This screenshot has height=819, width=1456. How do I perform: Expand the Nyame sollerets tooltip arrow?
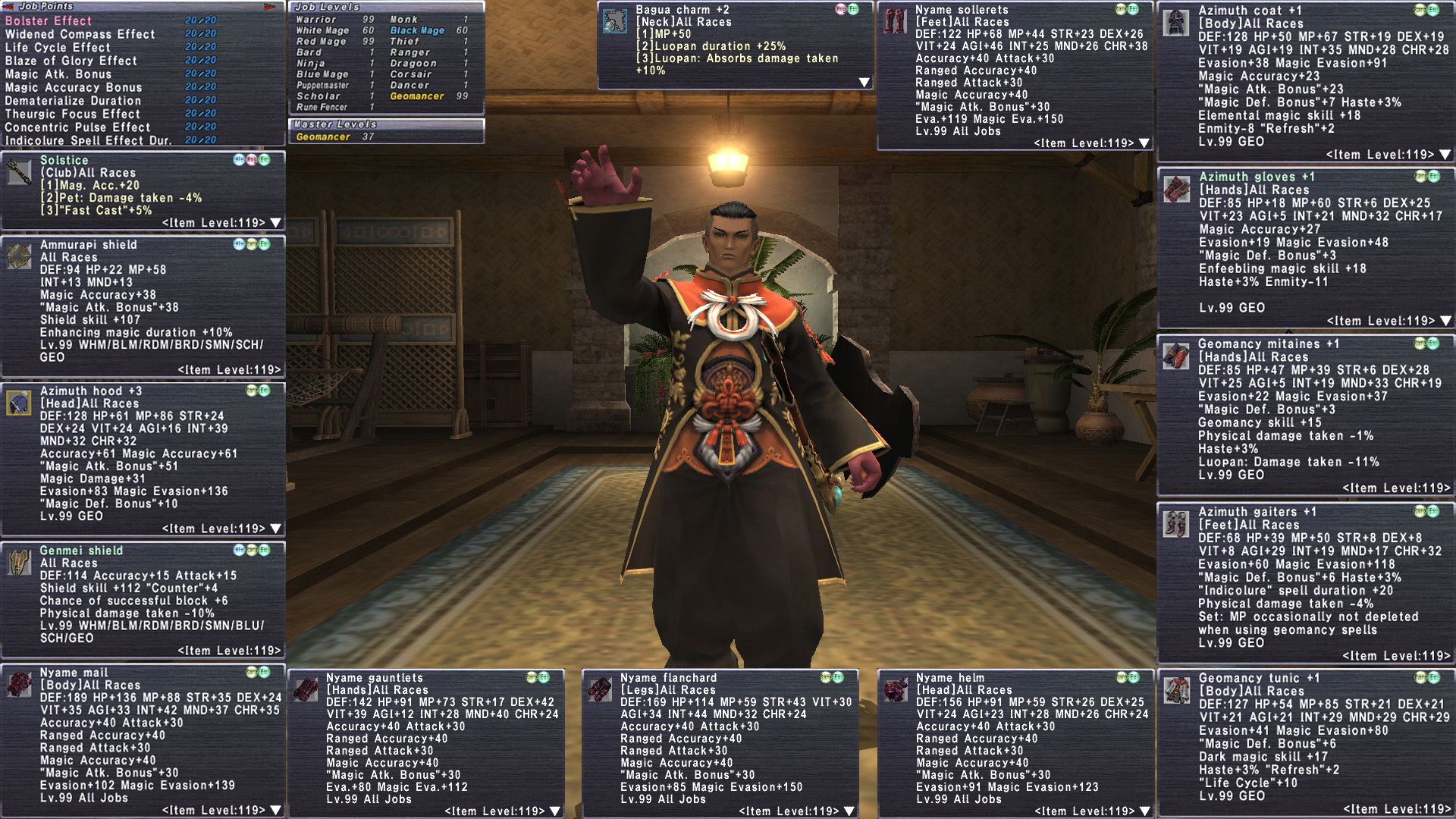point(1144,143)
